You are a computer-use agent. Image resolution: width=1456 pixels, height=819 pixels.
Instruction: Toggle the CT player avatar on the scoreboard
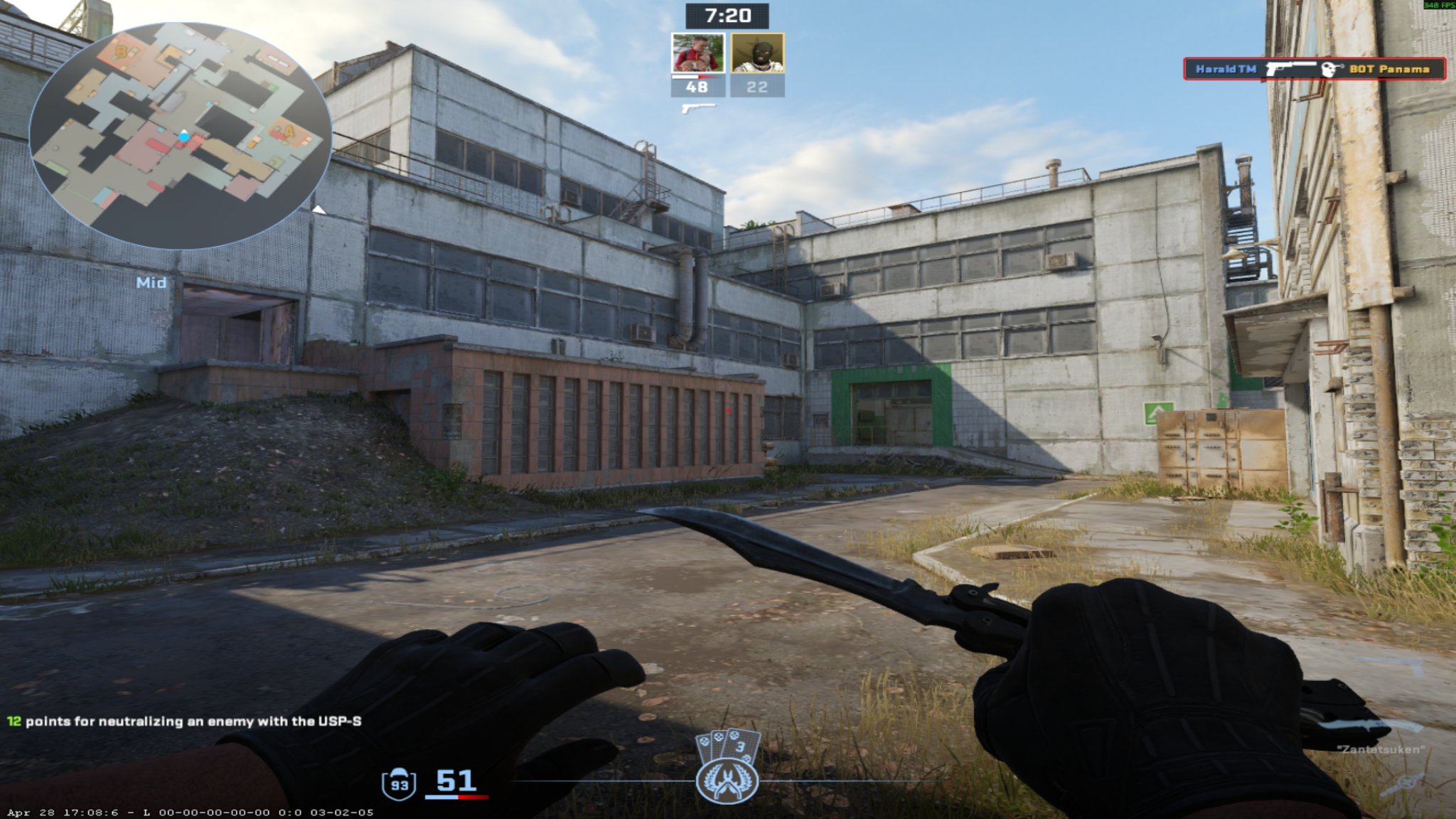[697, 52]
